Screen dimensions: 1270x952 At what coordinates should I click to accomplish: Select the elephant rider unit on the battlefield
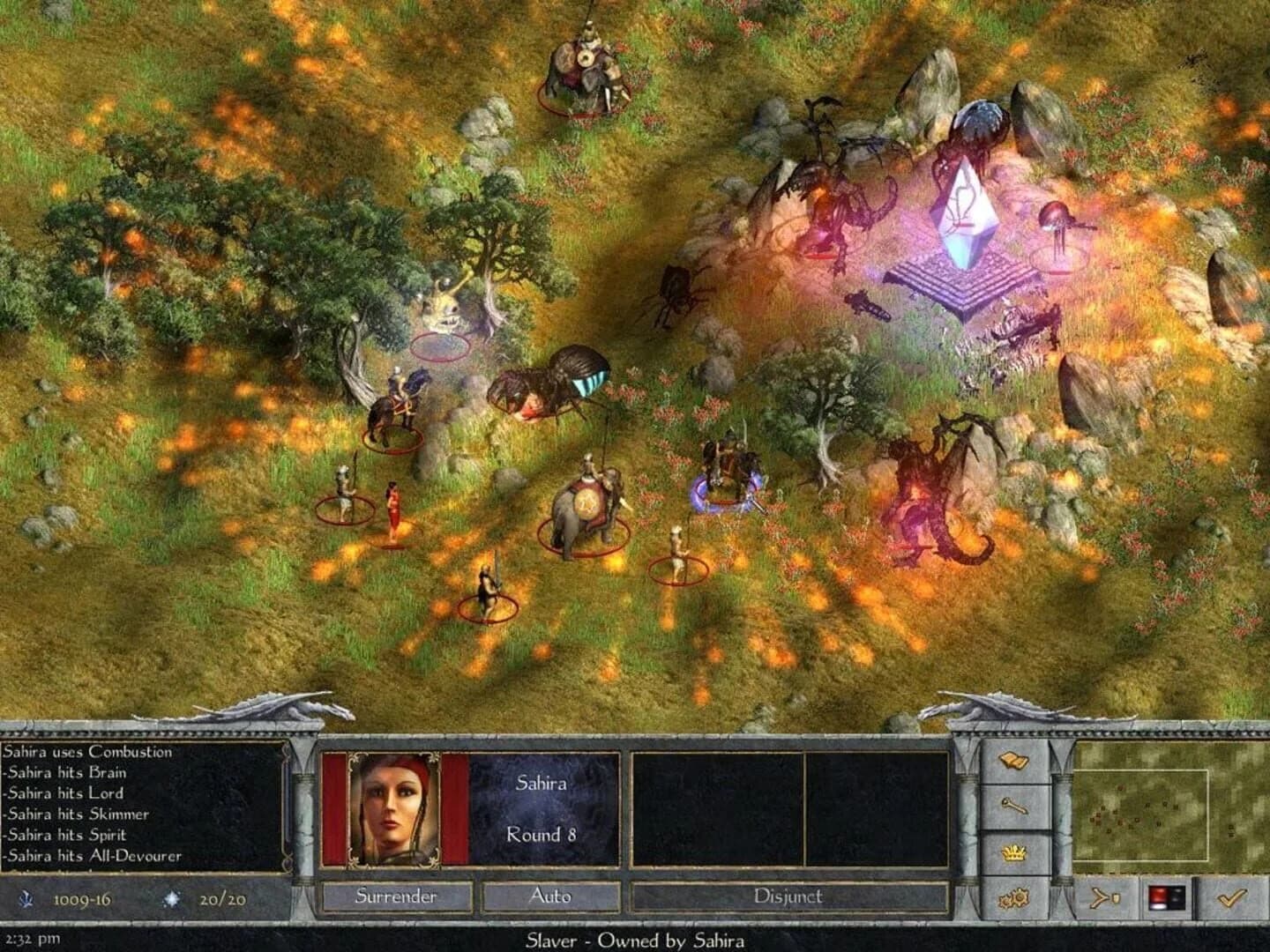[586, 502]
